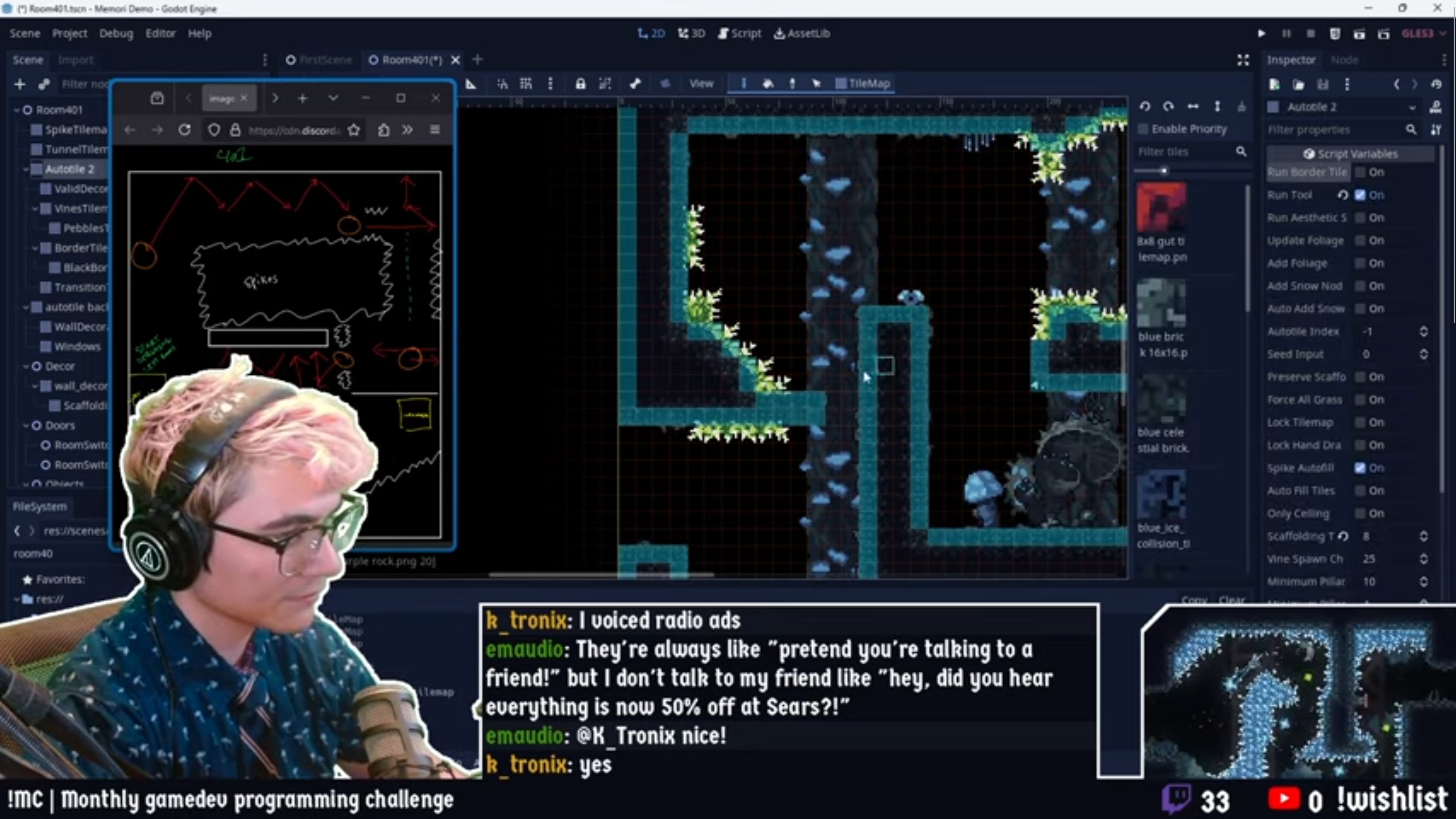
Task: Enable the Update Foliage checkbox
Action: coord(1360,241)
